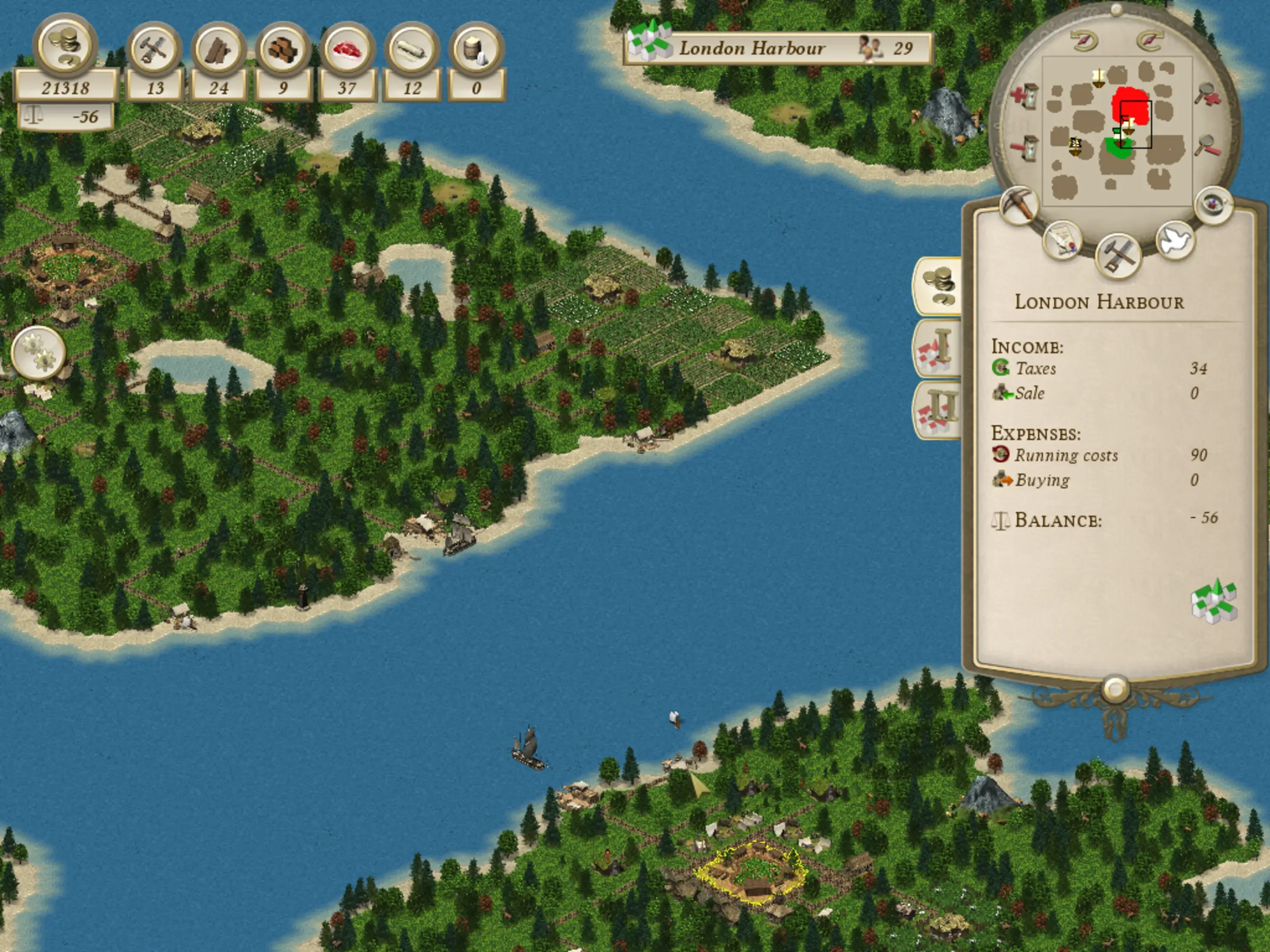Select the tools resource icon
Image resolution: width=1270 pixels, height=952 pixels.
154,49
